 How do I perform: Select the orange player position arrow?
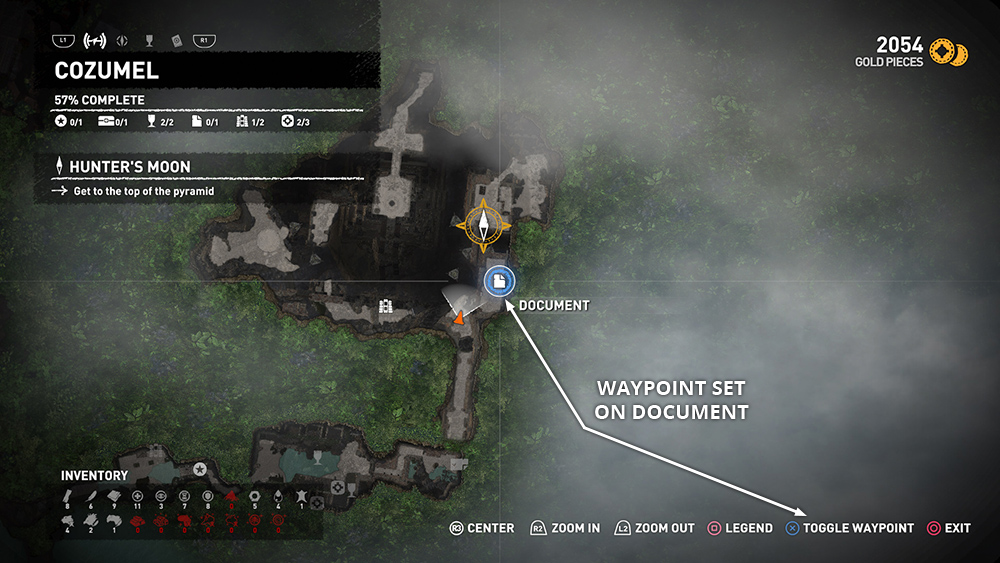(458, 318)
